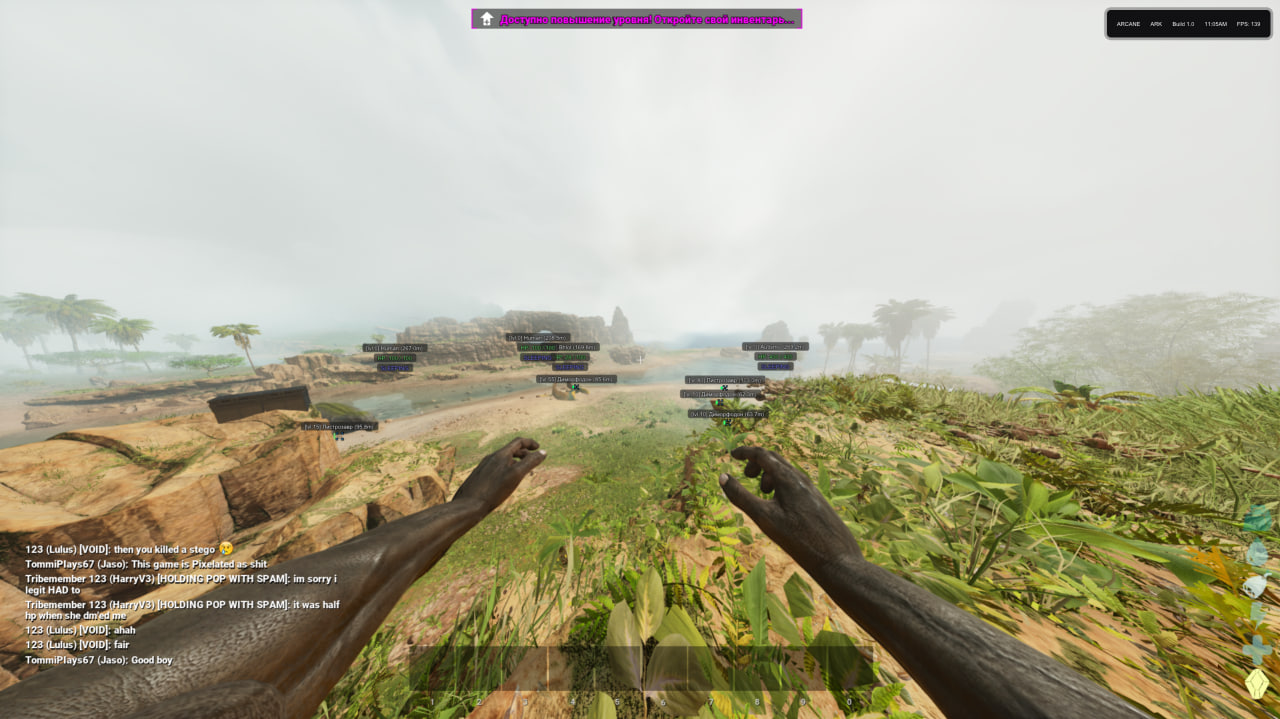1280x719 pixels.
Task: Click the house arrow icon in the notification
Action: click(x=487, y=19)
